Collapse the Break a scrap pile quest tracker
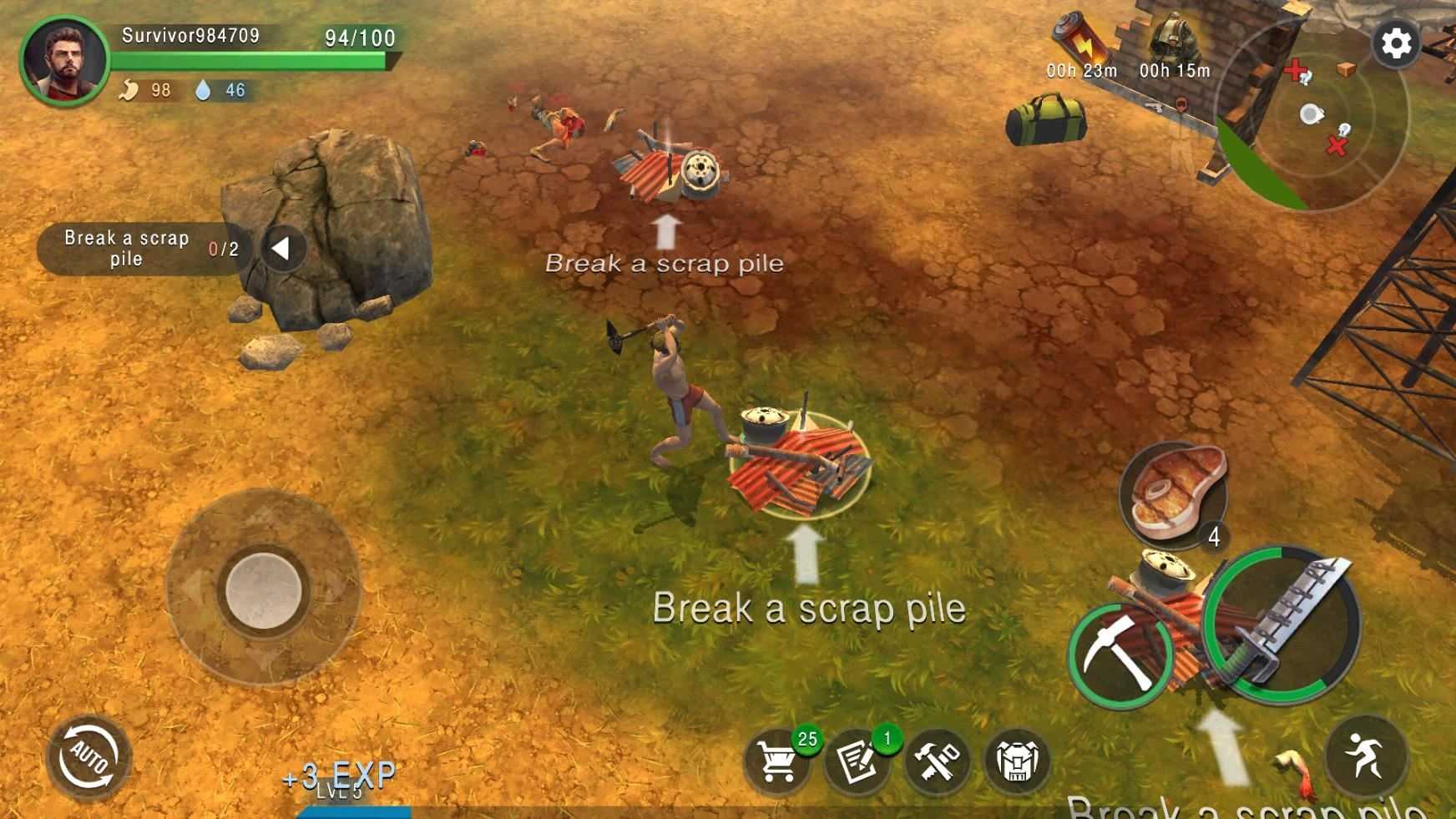 [282, 248]
